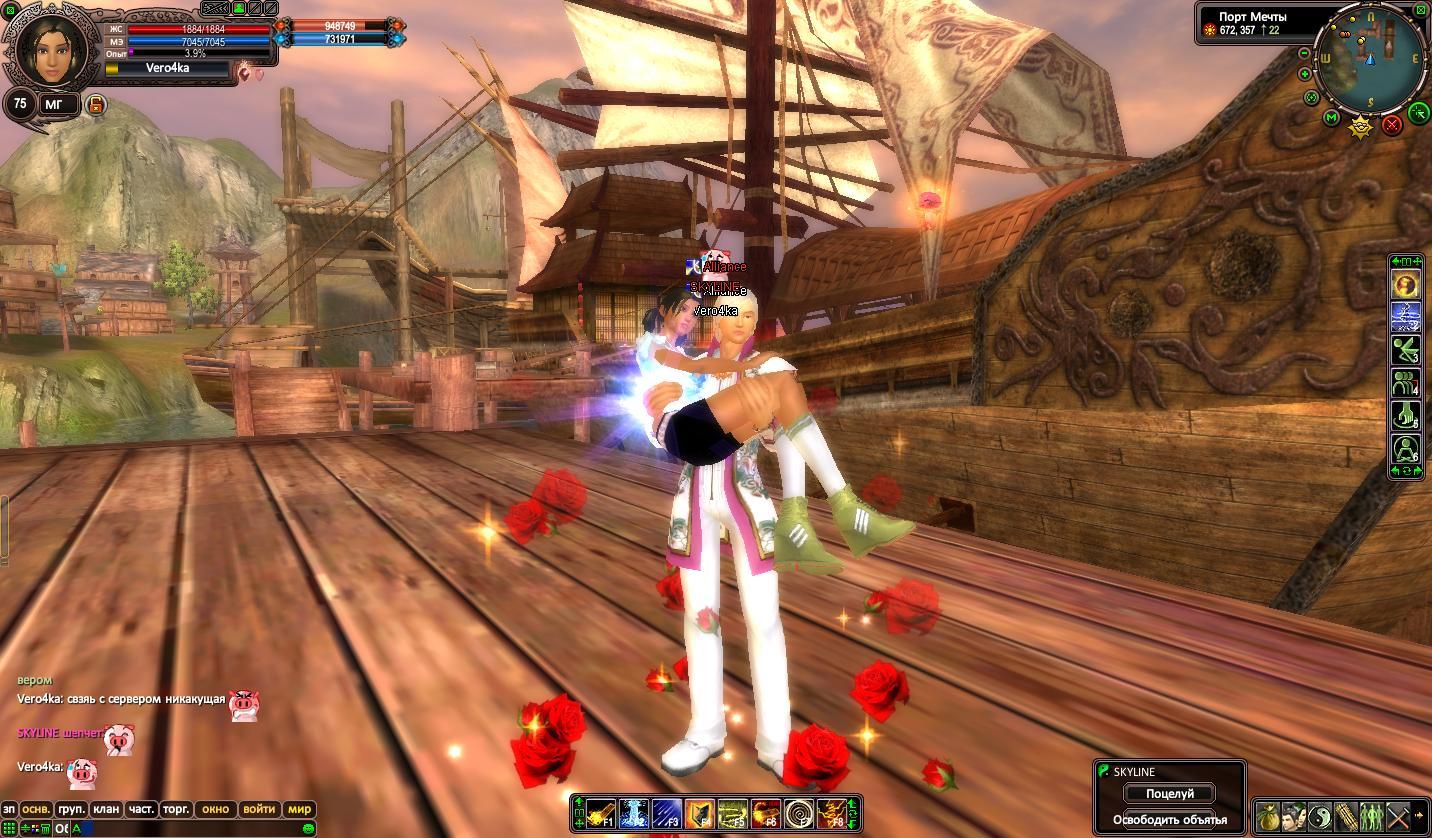Click the red crossed-swords button below minimap

[1392, 125]
